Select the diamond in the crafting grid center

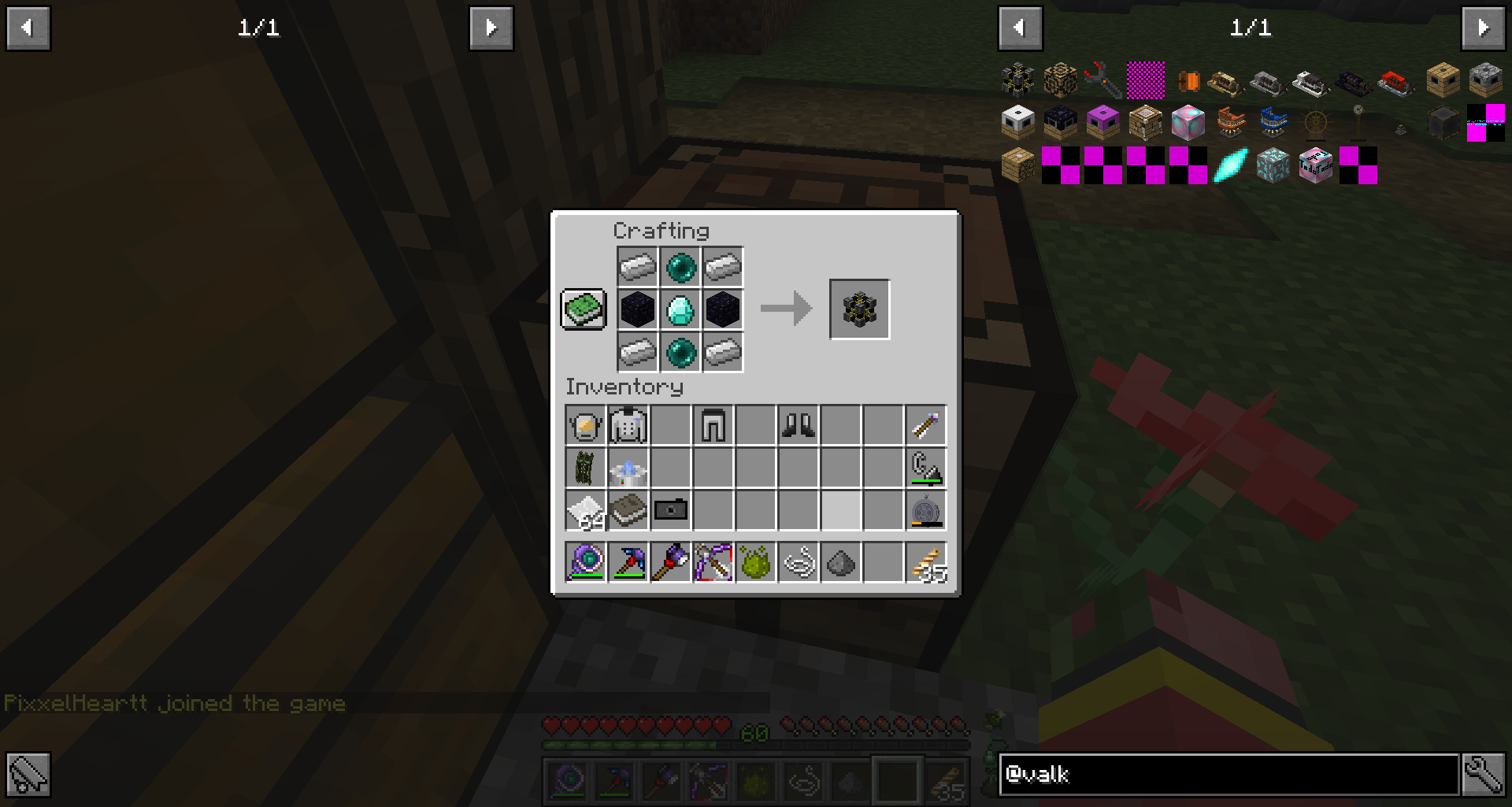coord(680,309)
